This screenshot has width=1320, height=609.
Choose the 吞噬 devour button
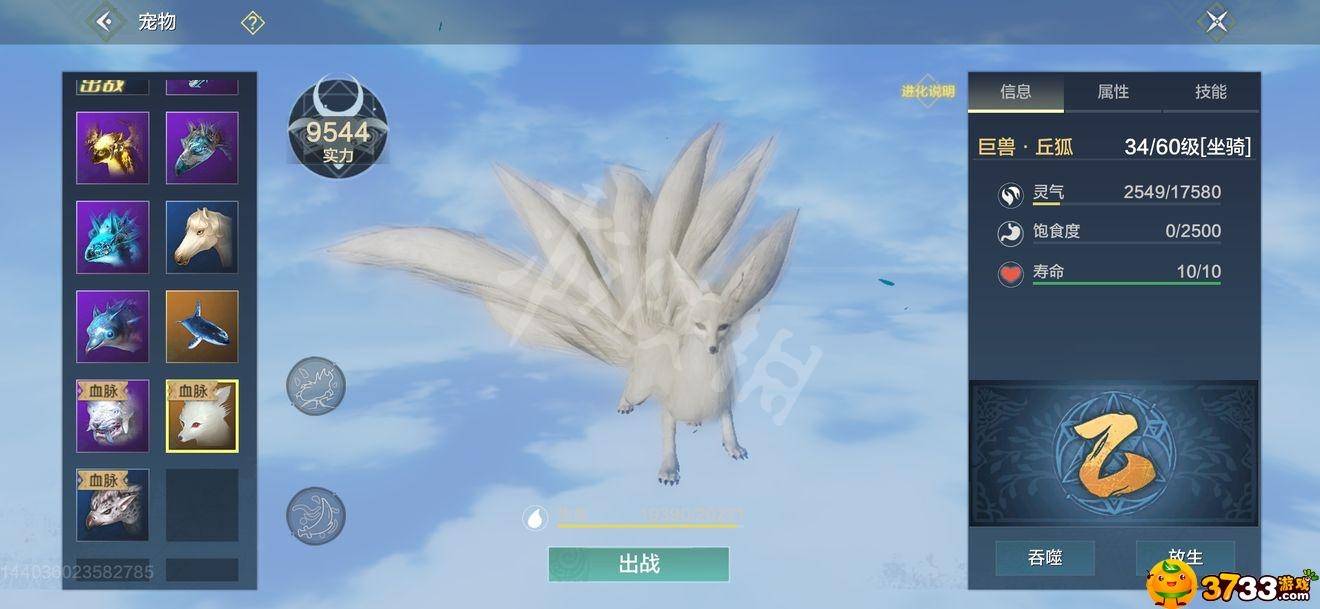1044,557
